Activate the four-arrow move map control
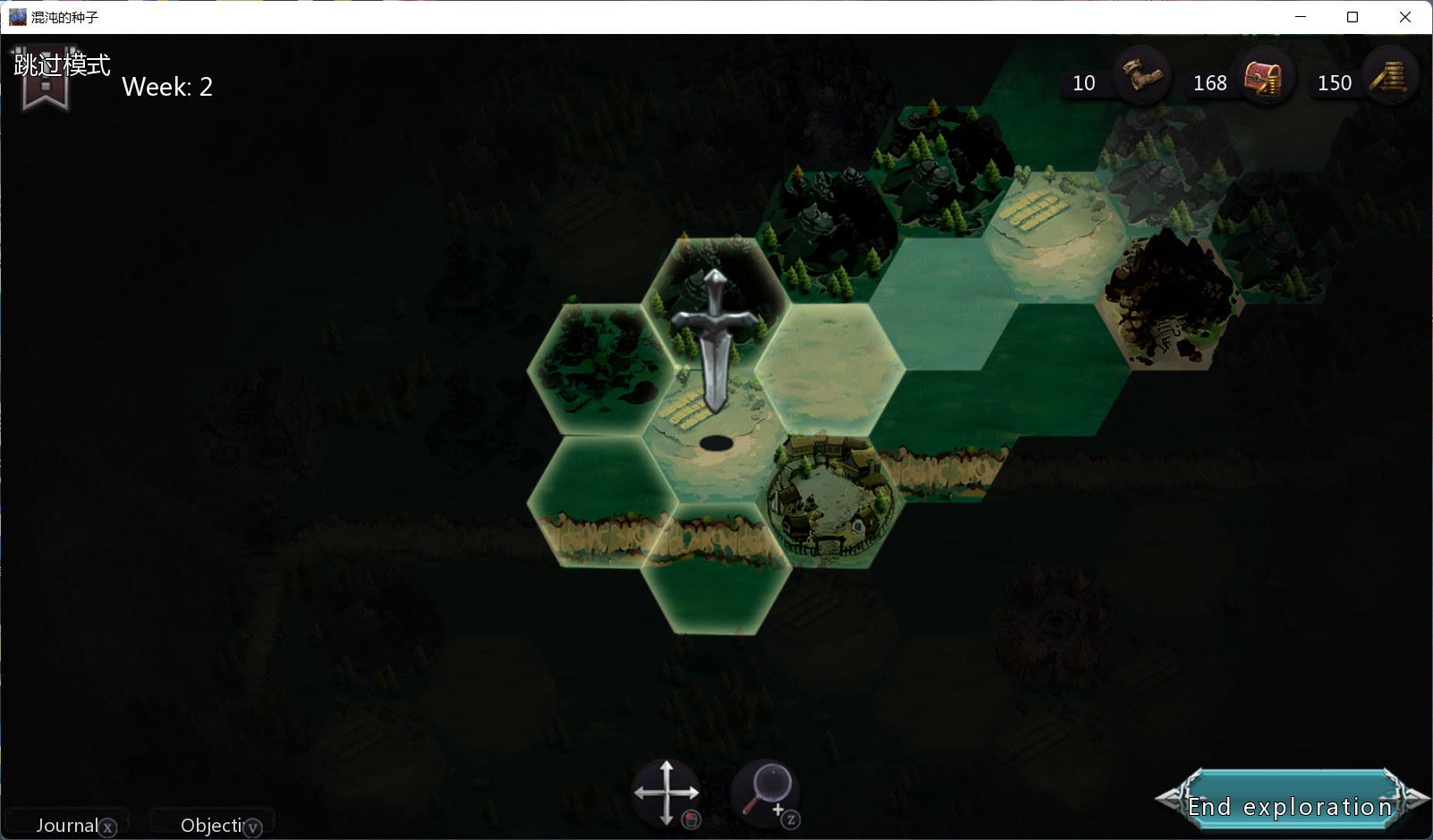Screen dimensions: 1433x840 (x=666, y=793)
